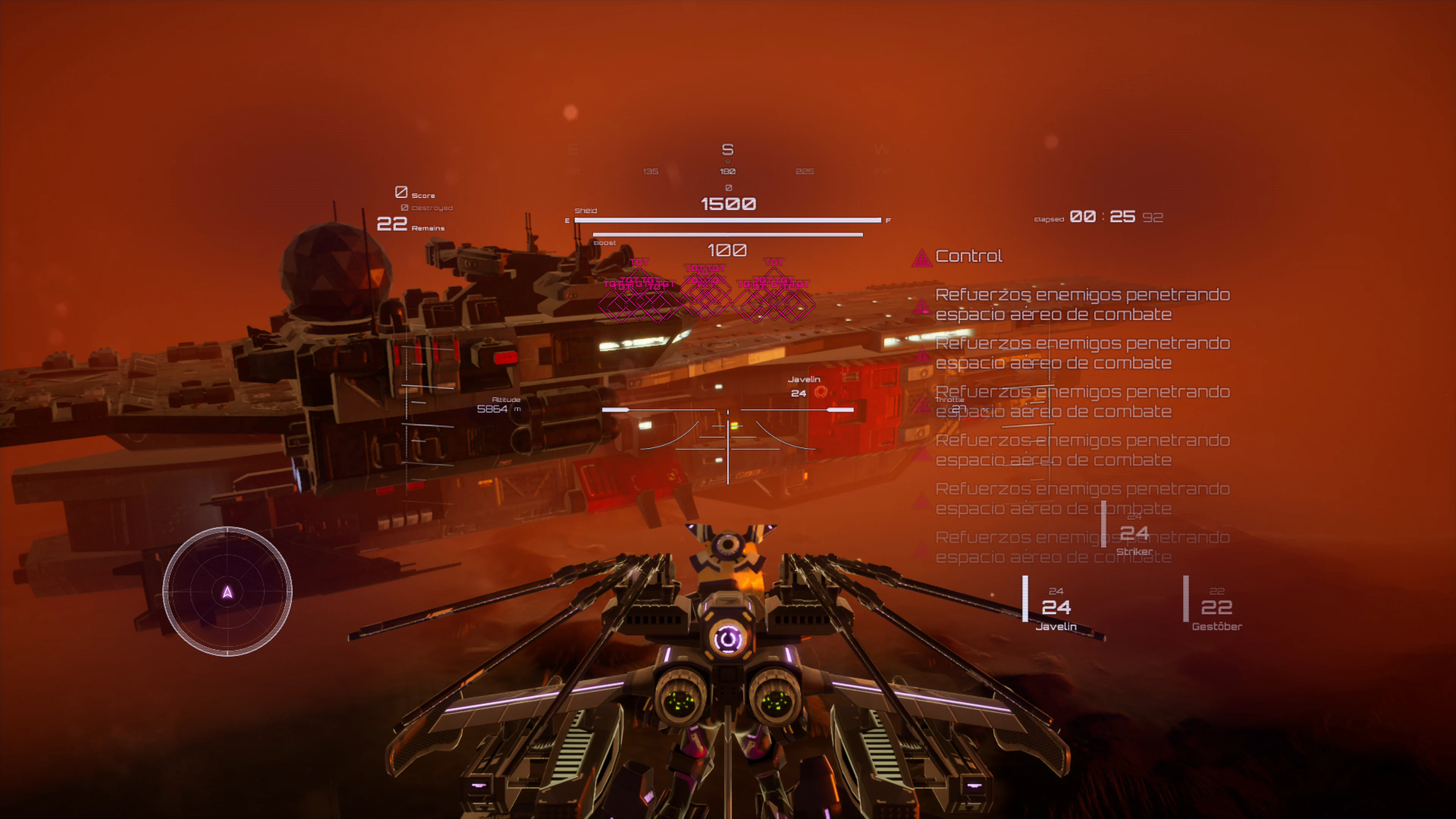Select the Elapsed timer display
The height and width of the screenshot is (819, 1456).
pyautogui.click(x=1099, y=217)
